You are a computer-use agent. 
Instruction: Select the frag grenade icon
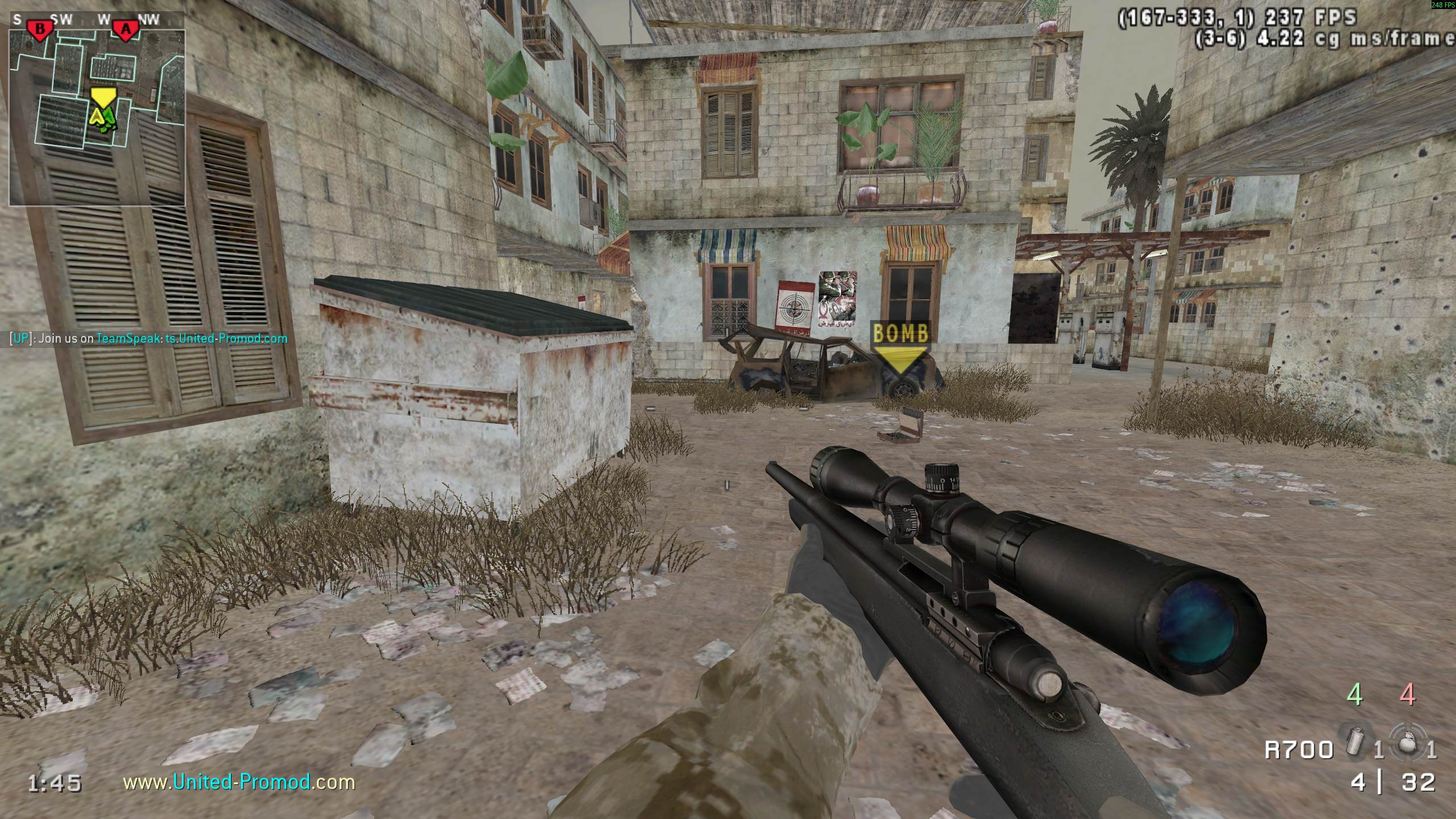click(x=1408, y=744)
